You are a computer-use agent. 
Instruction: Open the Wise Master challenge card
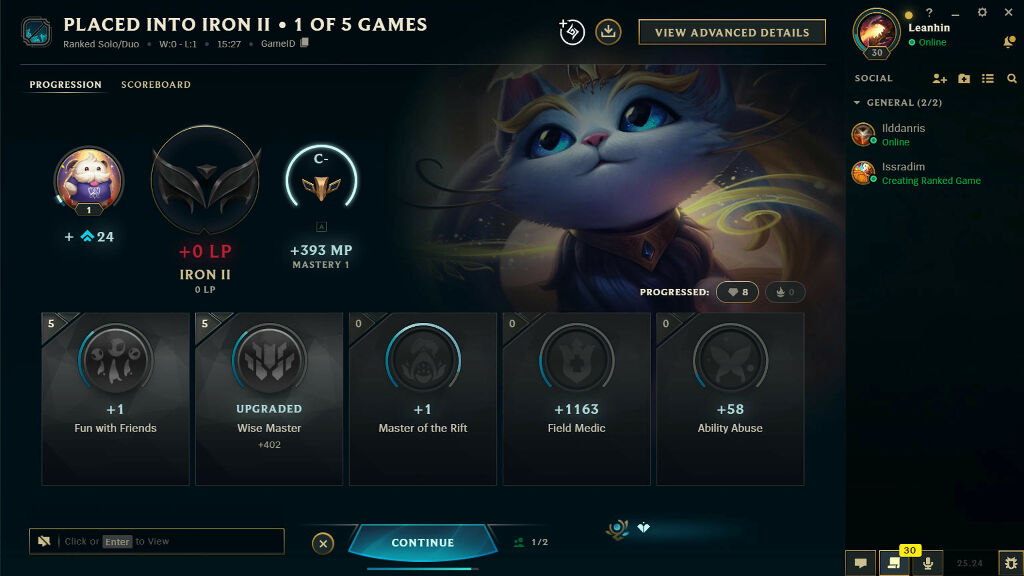click(x=269, y=398)
